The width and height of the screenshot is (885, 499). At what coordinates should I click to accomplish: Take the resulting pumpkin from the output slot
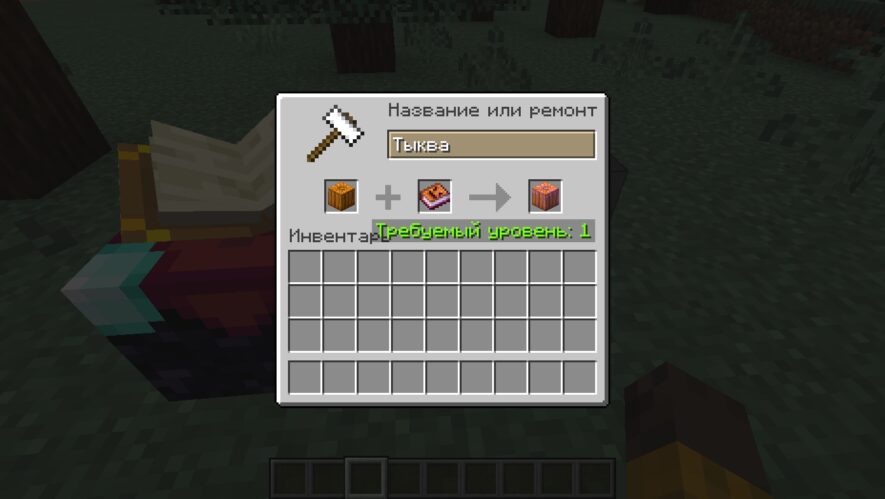(545, 196)
